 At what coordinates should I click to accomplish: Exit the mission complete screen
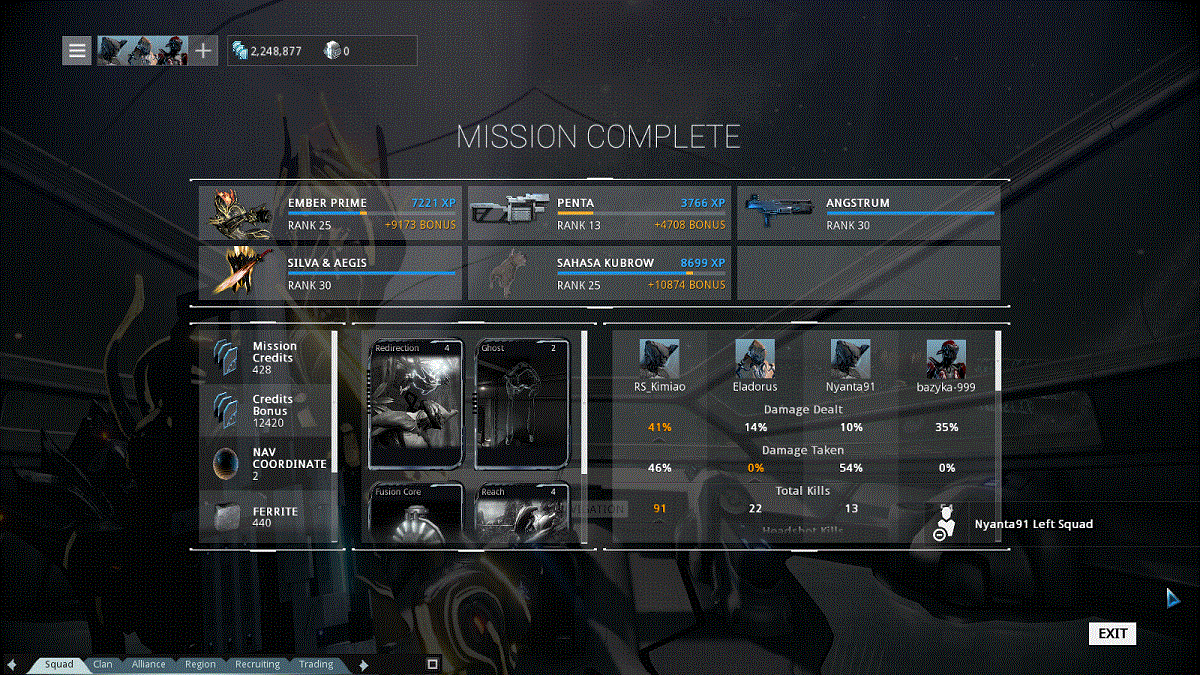1112,633
